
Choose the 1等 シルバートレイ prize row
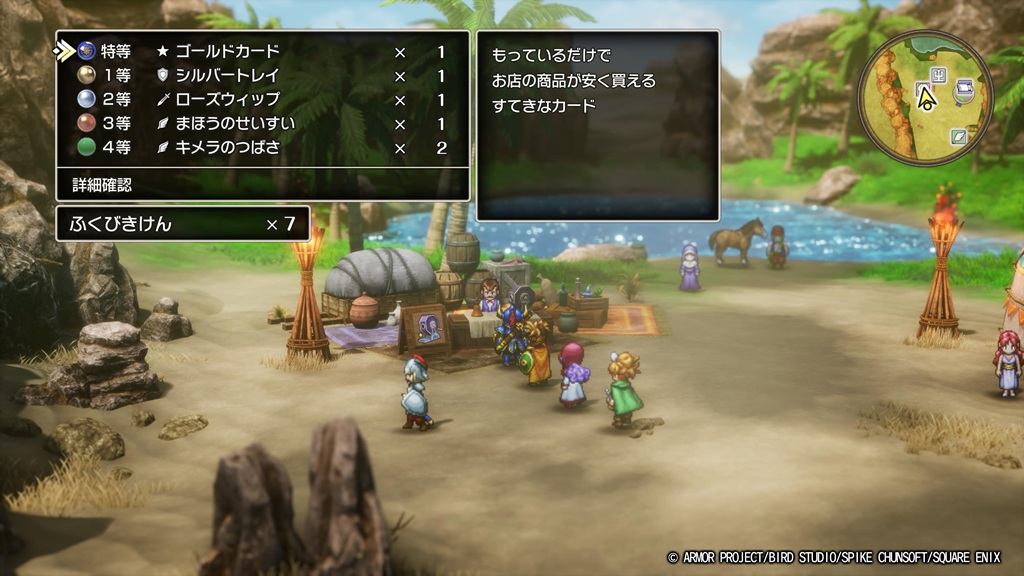[262, 75]
